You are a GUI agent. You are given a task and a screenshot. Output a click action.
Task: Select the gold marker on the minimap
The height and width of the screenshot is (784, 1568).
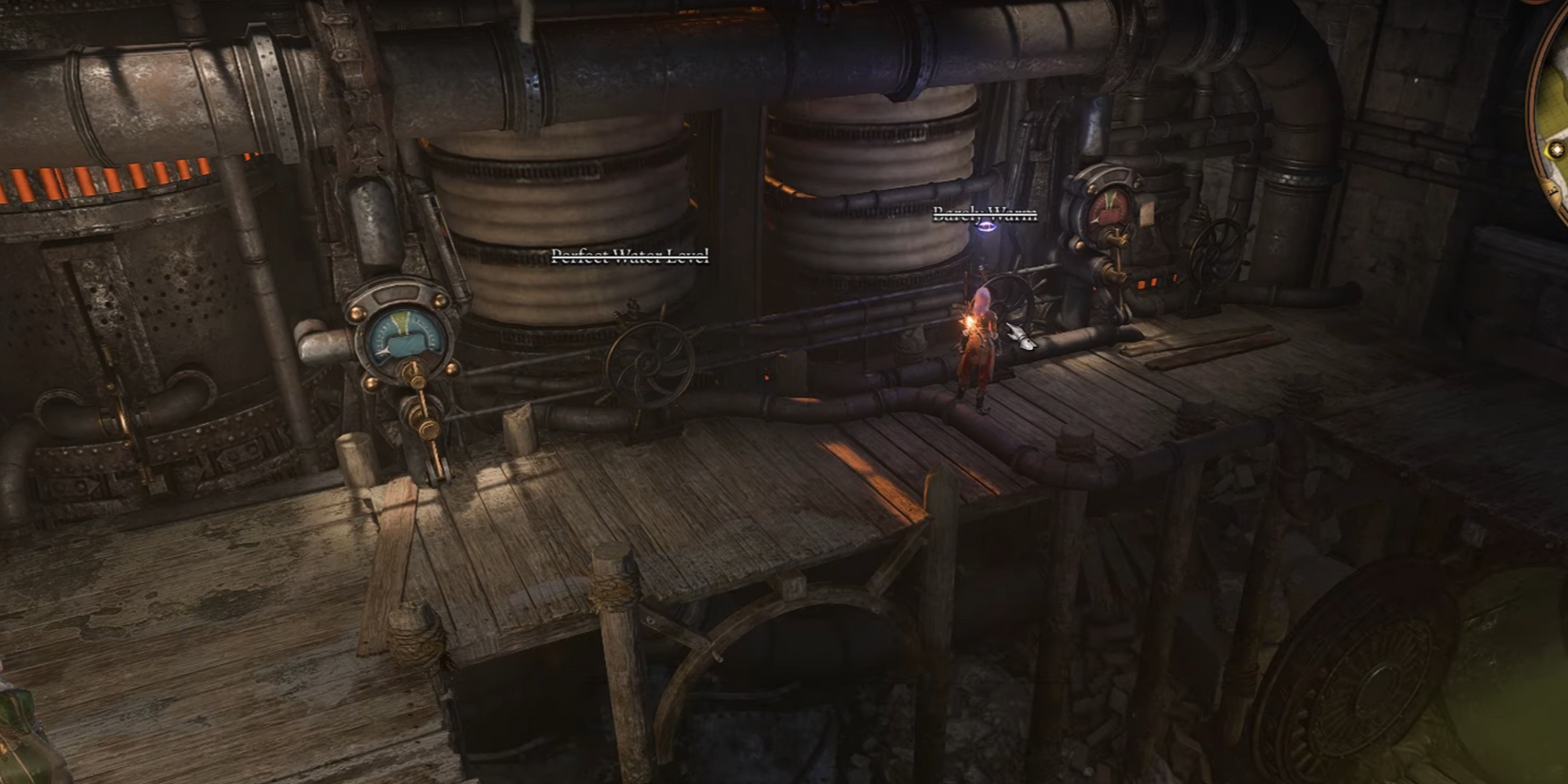tap(1557, 150)
